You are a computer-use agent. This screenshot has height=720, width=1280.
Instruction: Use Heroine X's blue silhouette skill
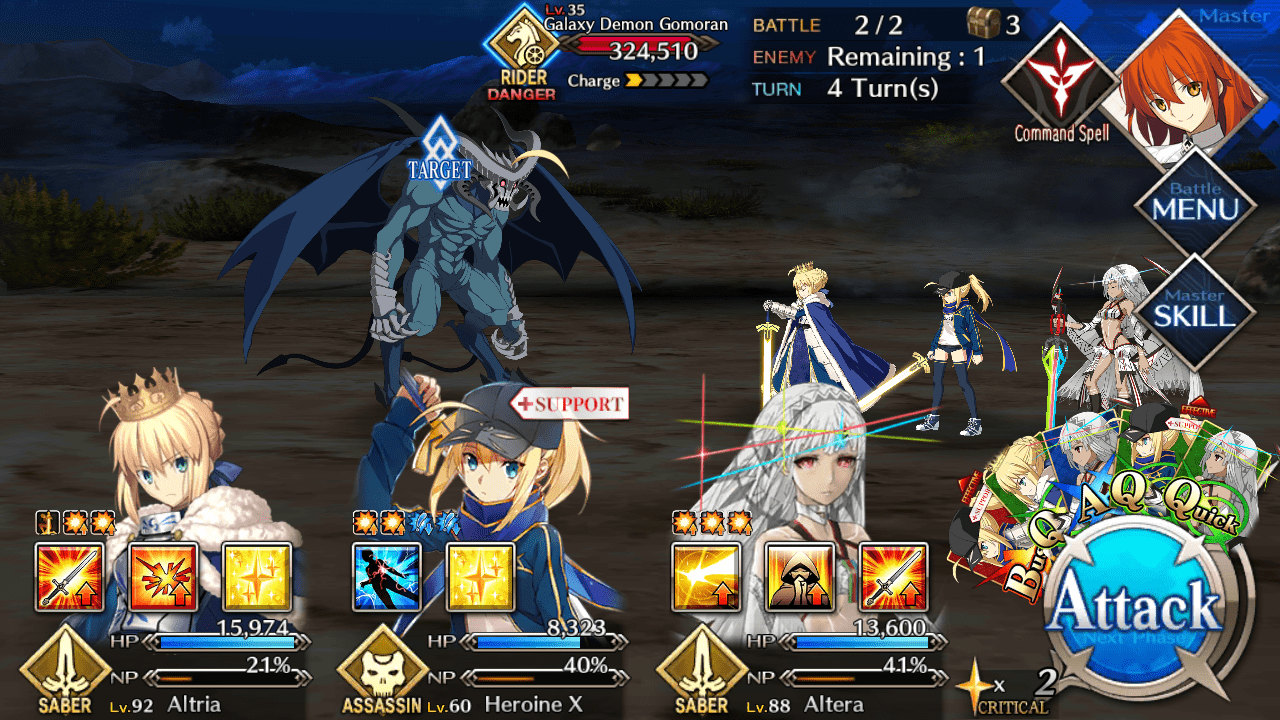tap(387, 577)
